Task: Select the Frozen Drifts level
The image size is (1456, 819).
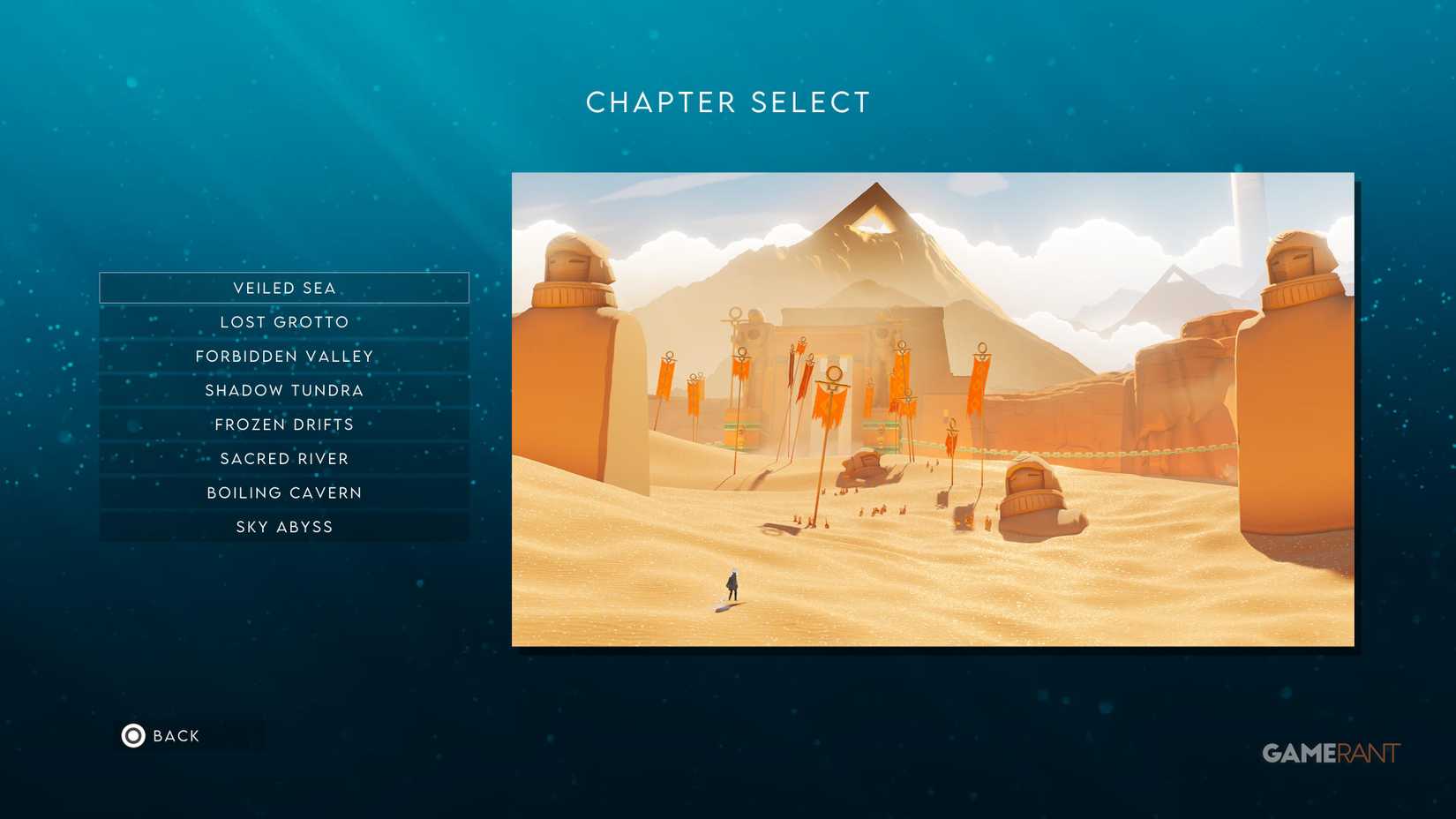Action: pyautogui.click(x=284, y=424)
